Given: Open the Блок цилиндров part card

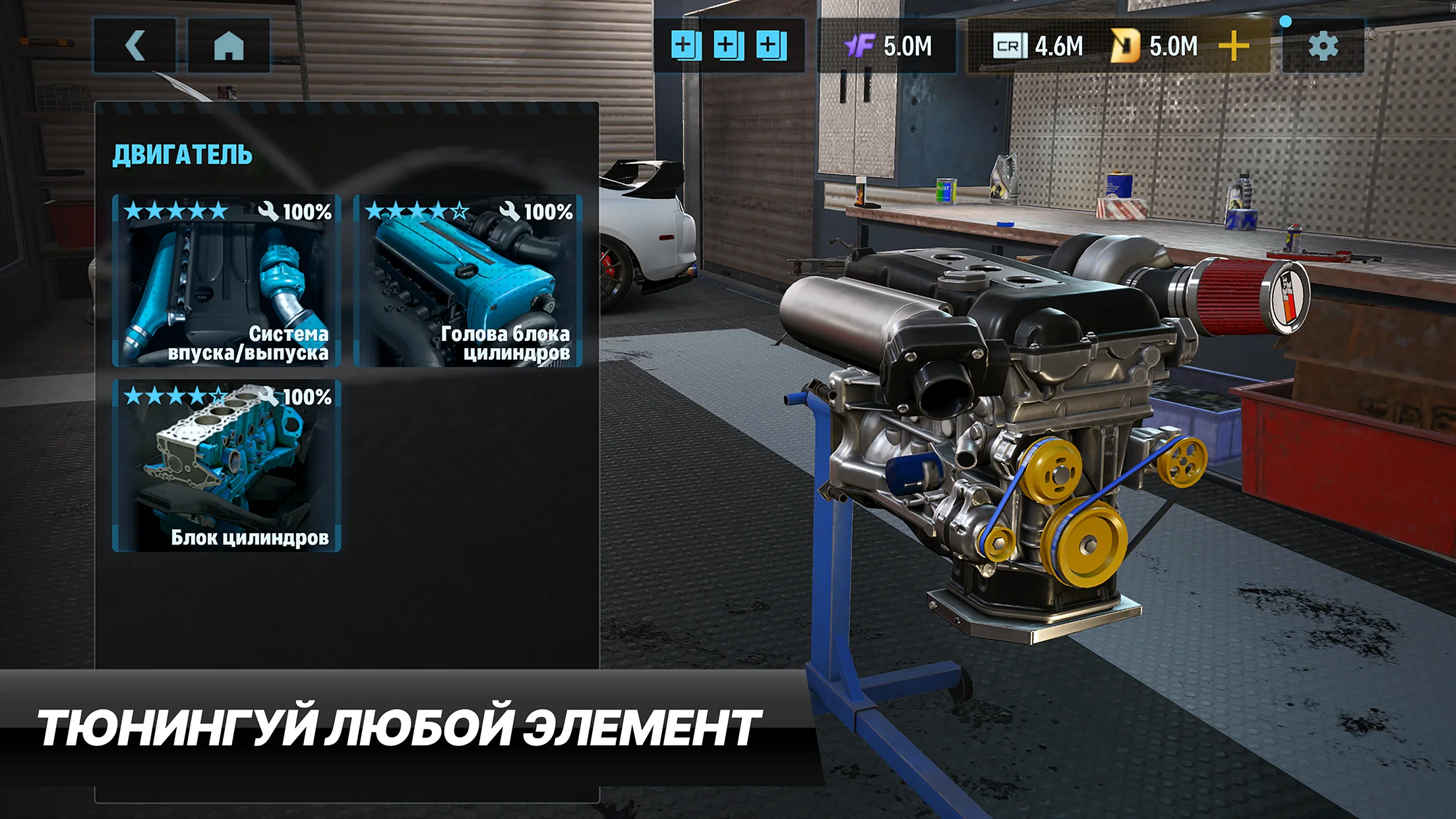Looking at the screenshot, I should pyautogui.click(x=227, y=466).
